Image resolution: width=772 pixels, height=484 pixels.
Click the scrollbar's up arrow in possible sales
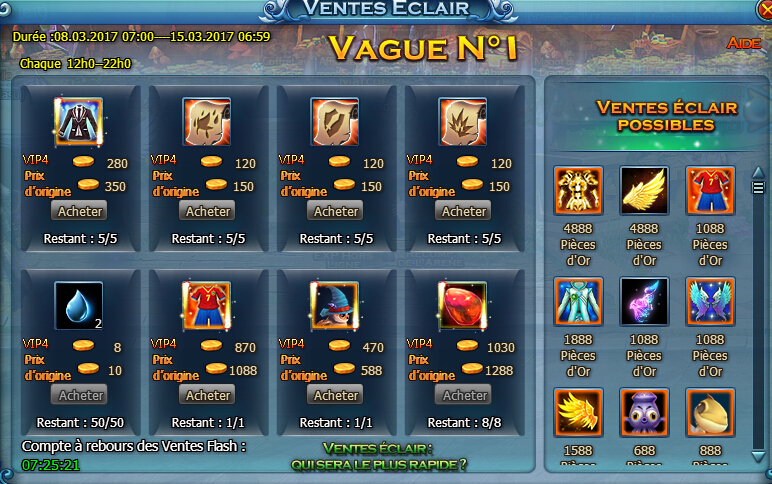(x=758, y=172)
